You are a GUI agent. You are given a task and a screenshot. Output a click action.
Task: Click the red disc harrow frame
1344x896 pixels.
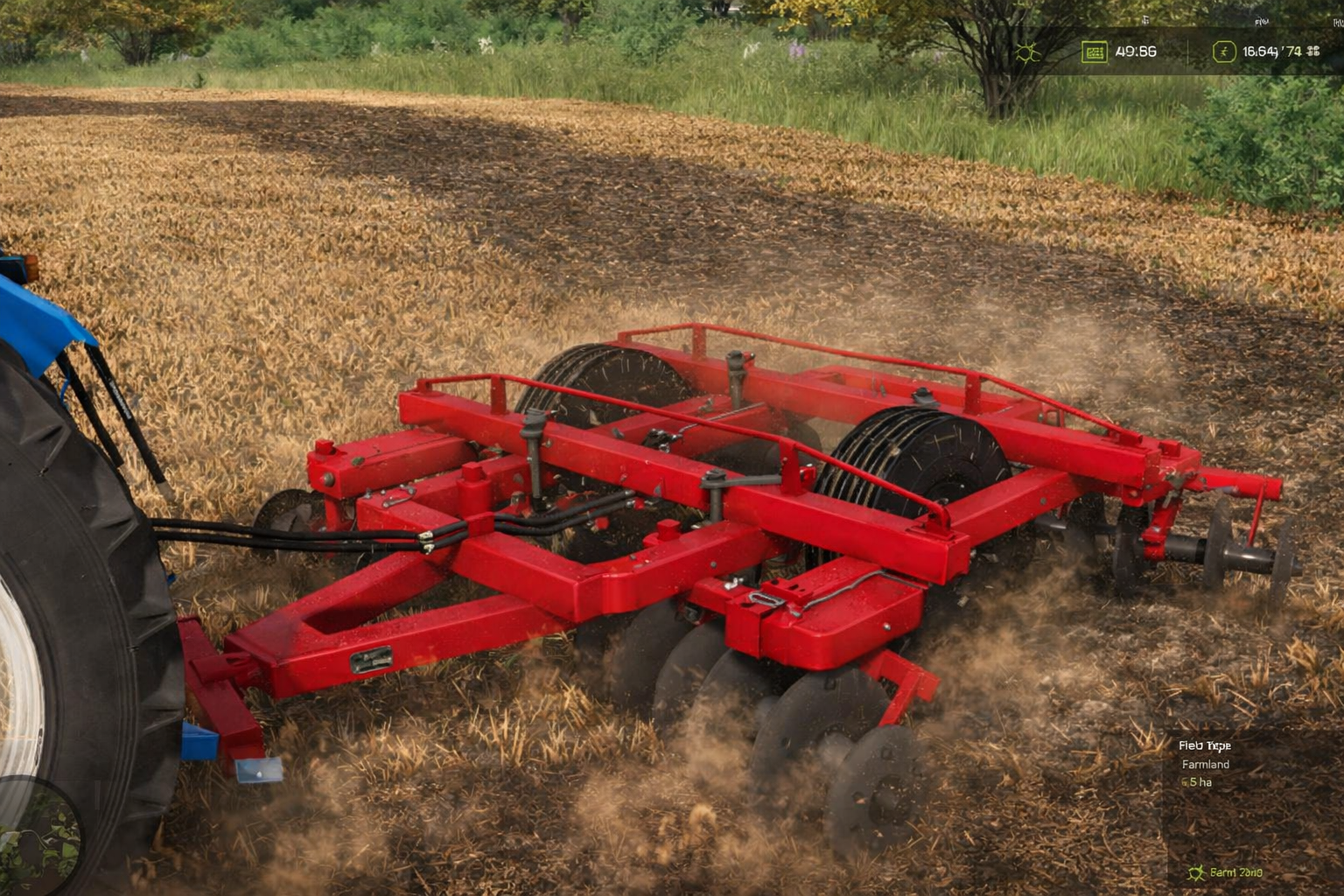click(x=700, y=525)
